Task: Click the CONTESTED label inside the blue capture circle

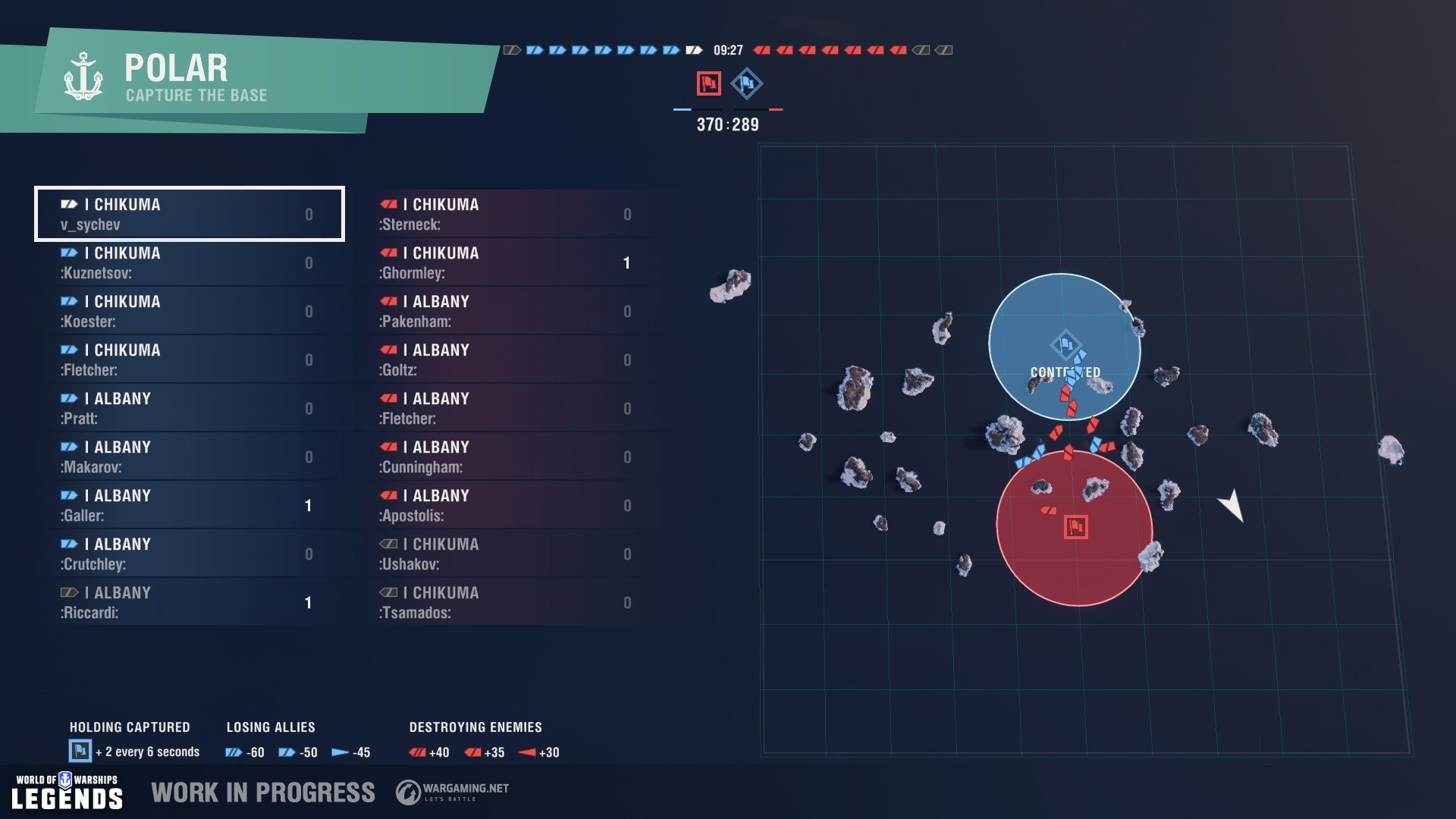Action: click(x=1065, y=372)
